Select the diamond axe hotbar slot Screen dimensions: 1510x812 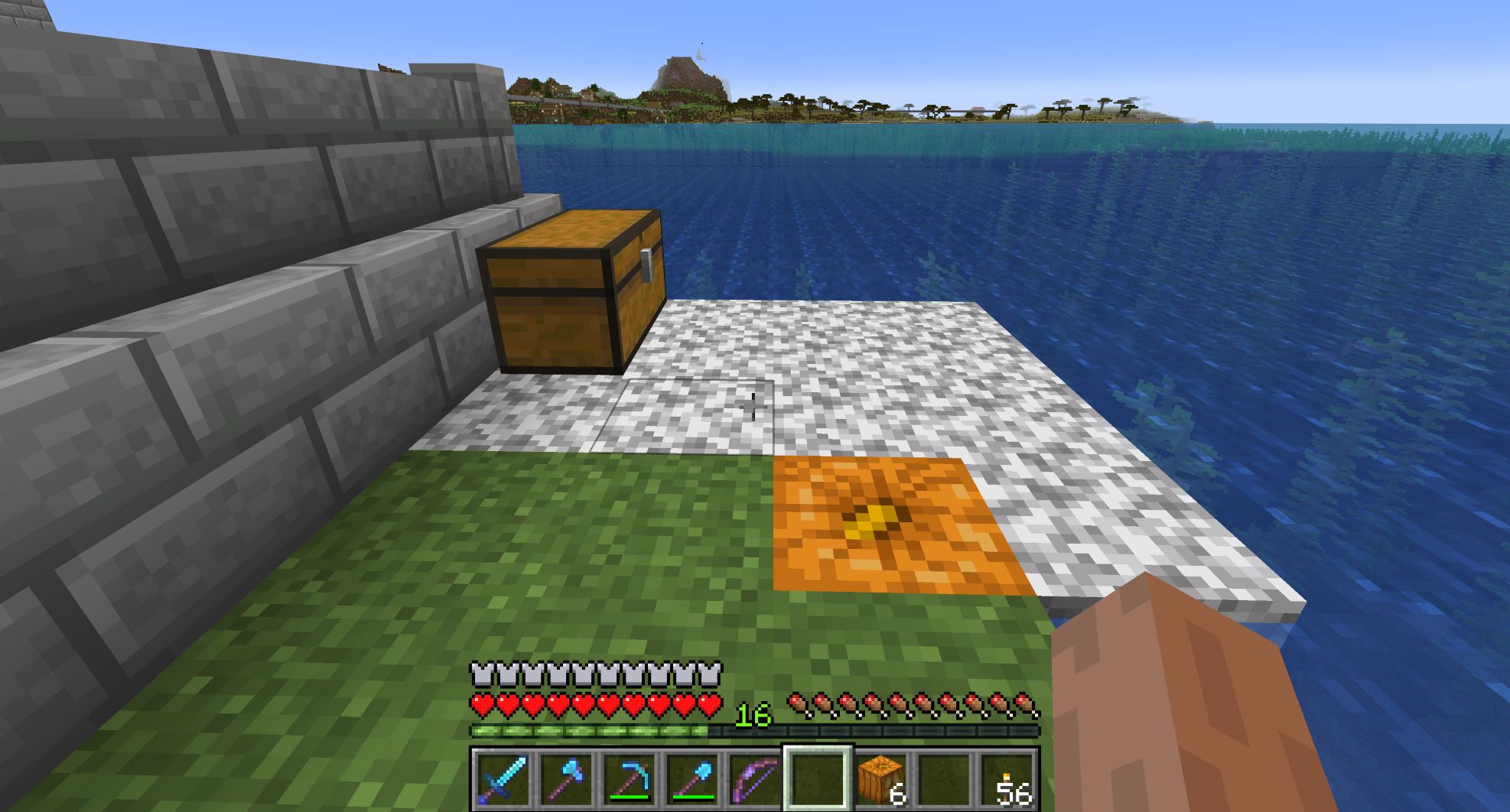point(565,778)
